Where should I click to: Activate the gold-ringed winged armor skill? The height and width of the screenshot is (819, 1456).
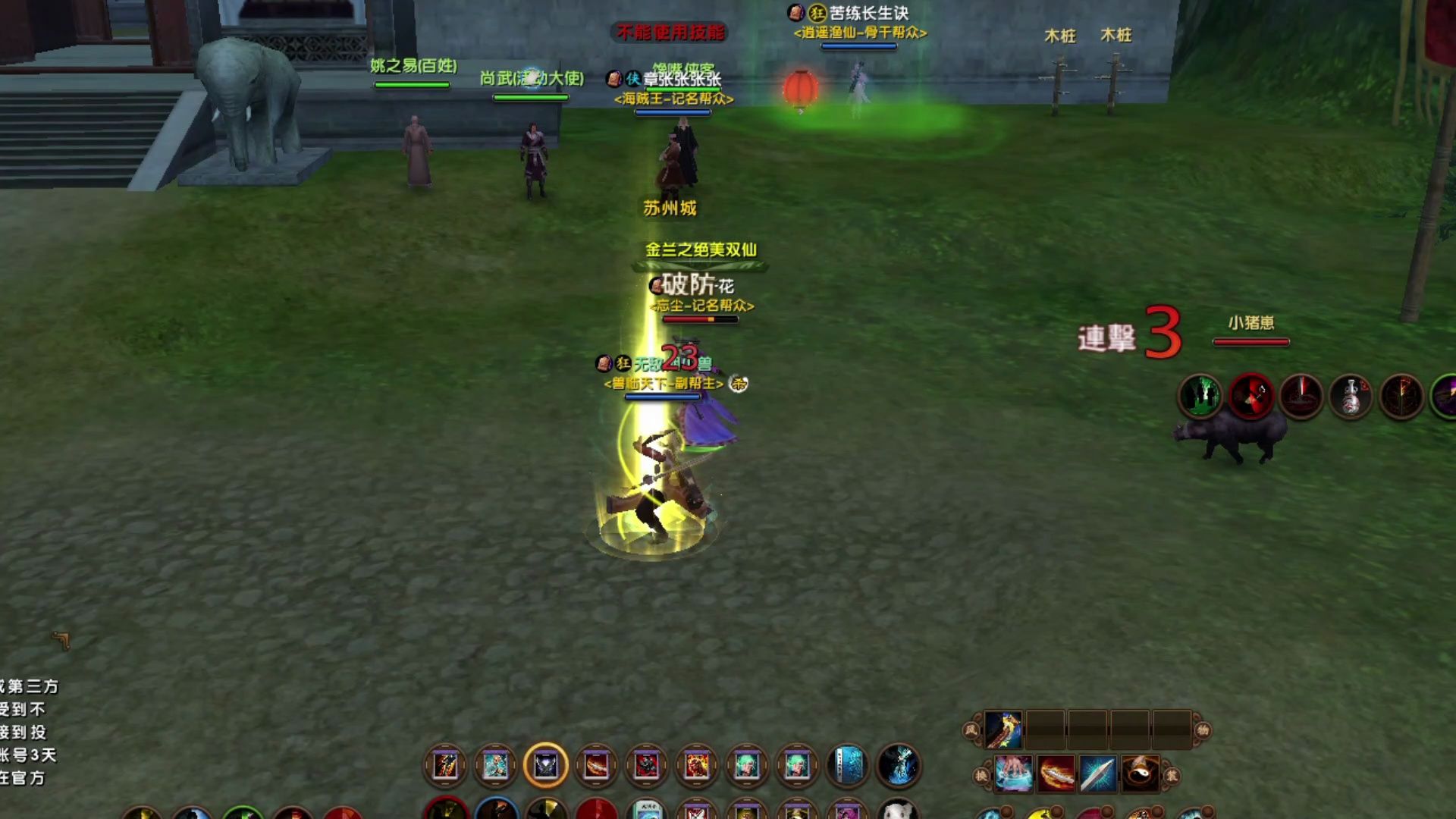click(x=545, y=766)
